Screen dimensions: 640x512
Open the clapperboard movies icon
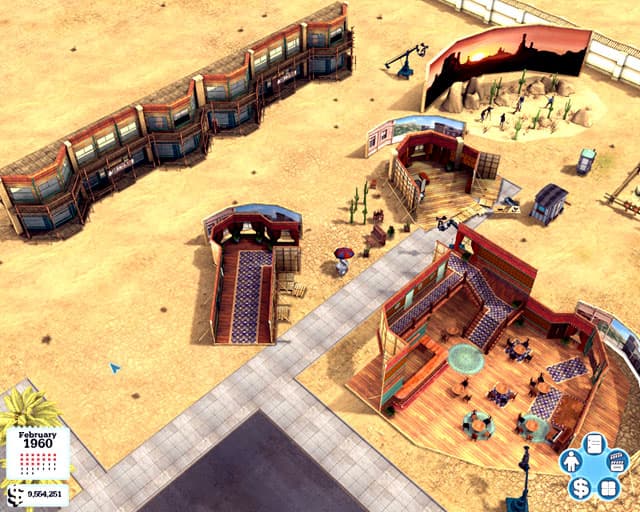click(x=617, y=462)
